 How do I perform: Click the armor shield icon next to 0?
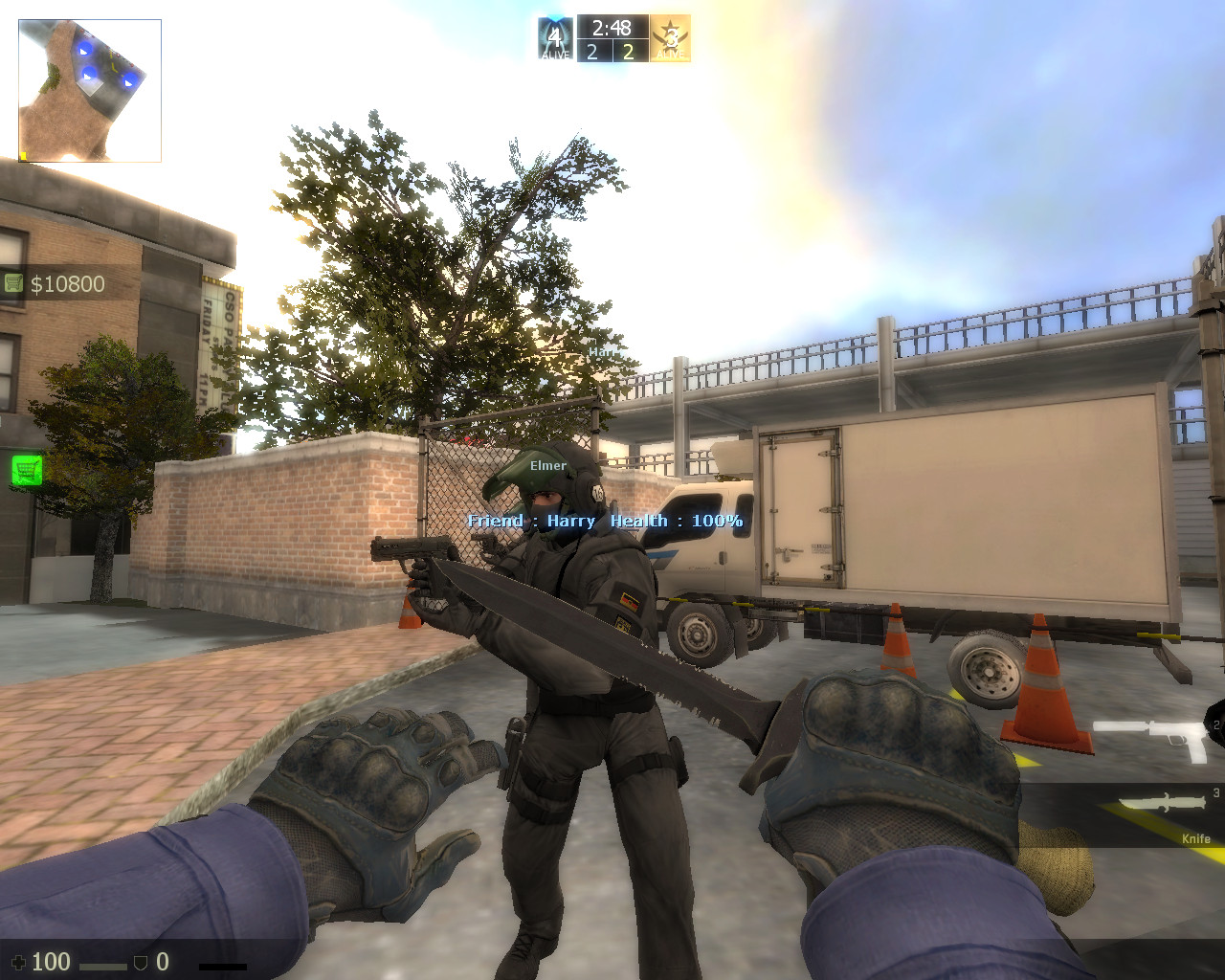click(139, 961)
